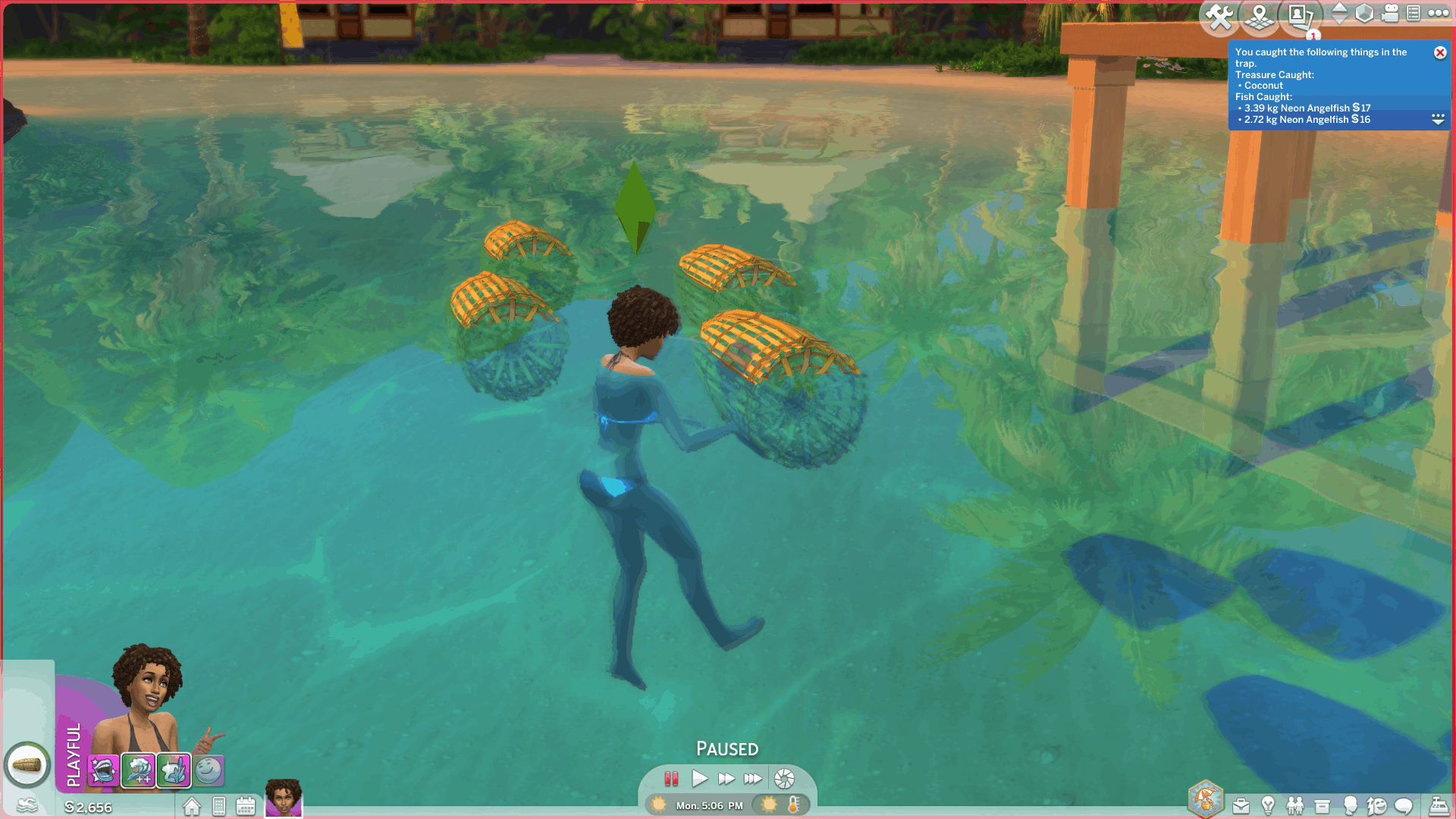Set game speed to ultra speed
The width and height of the screenshot is (1456, 819).
point(752,779)
